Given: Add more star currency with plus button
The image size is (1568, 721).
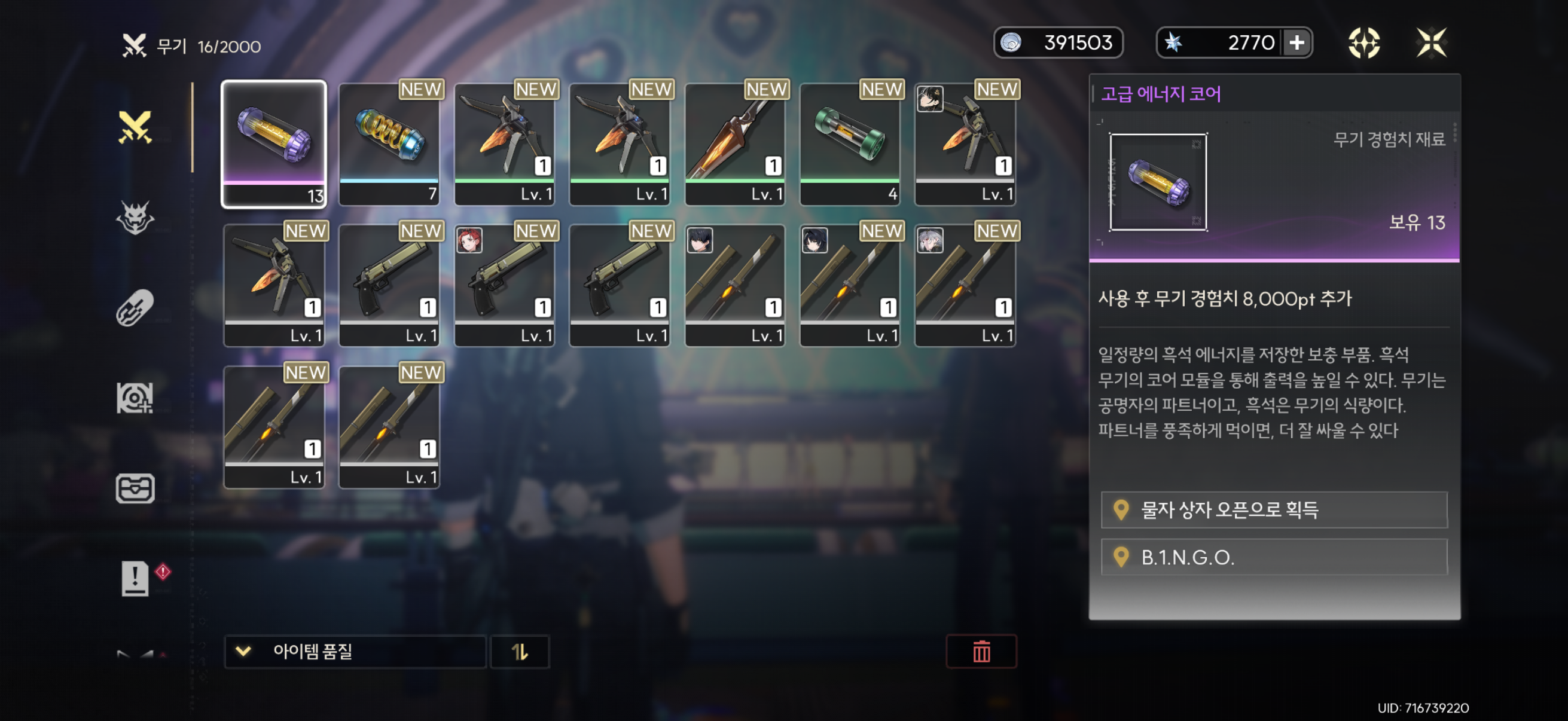Looking at the screenshot, I should coord(1297,42).
